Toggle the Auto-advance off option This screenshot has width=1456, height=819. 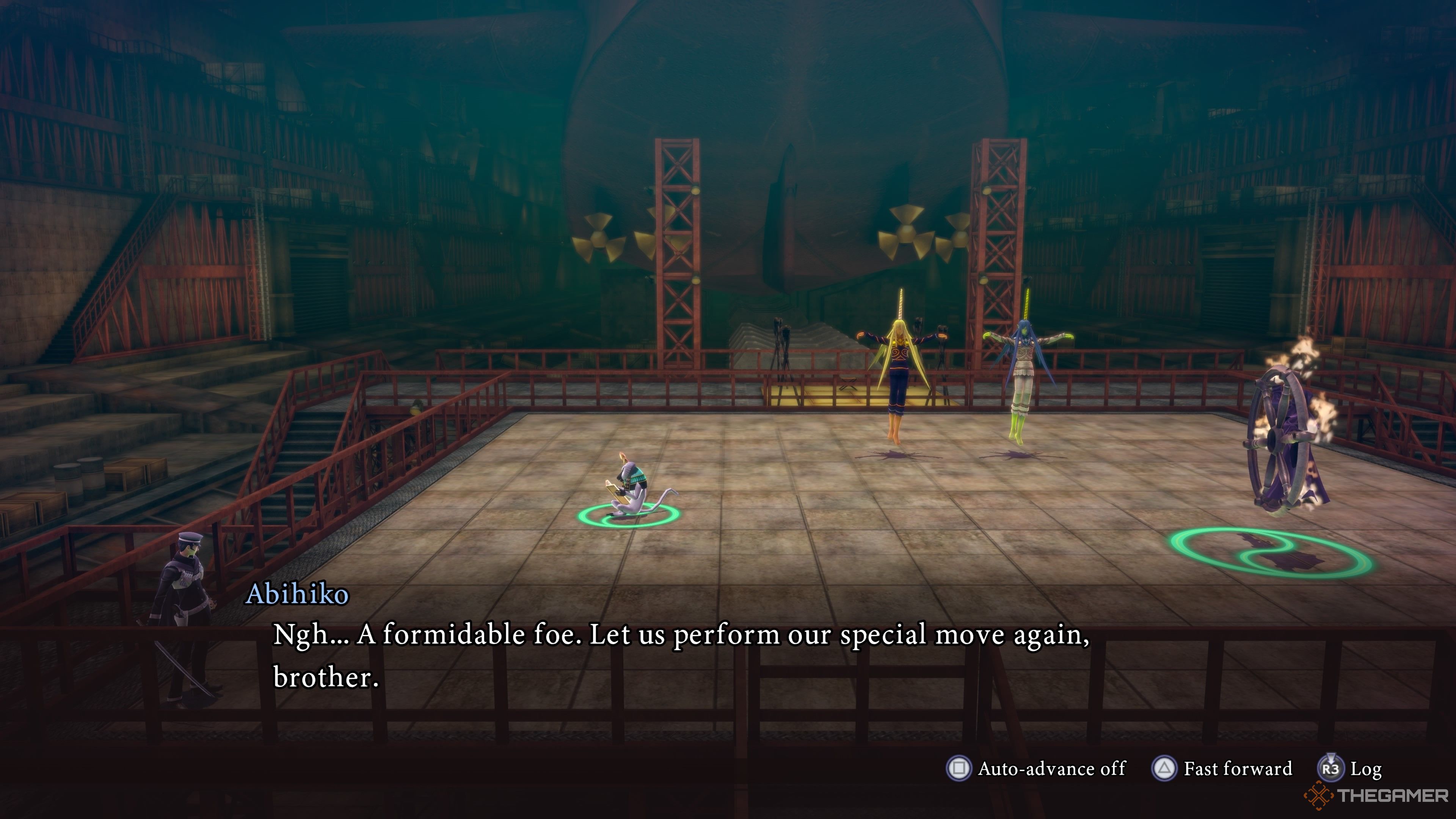tap(1036, 769)
